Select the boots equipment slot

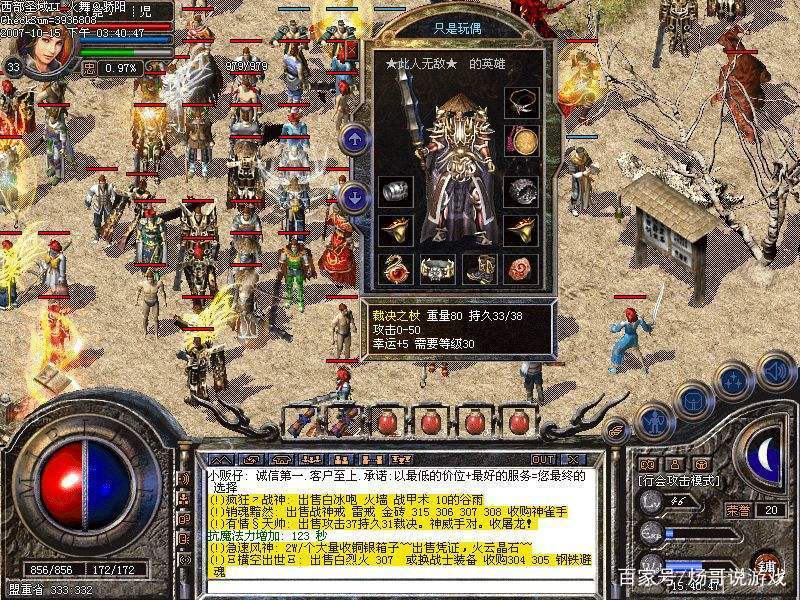pyautogui.click(x=479, y=267)
